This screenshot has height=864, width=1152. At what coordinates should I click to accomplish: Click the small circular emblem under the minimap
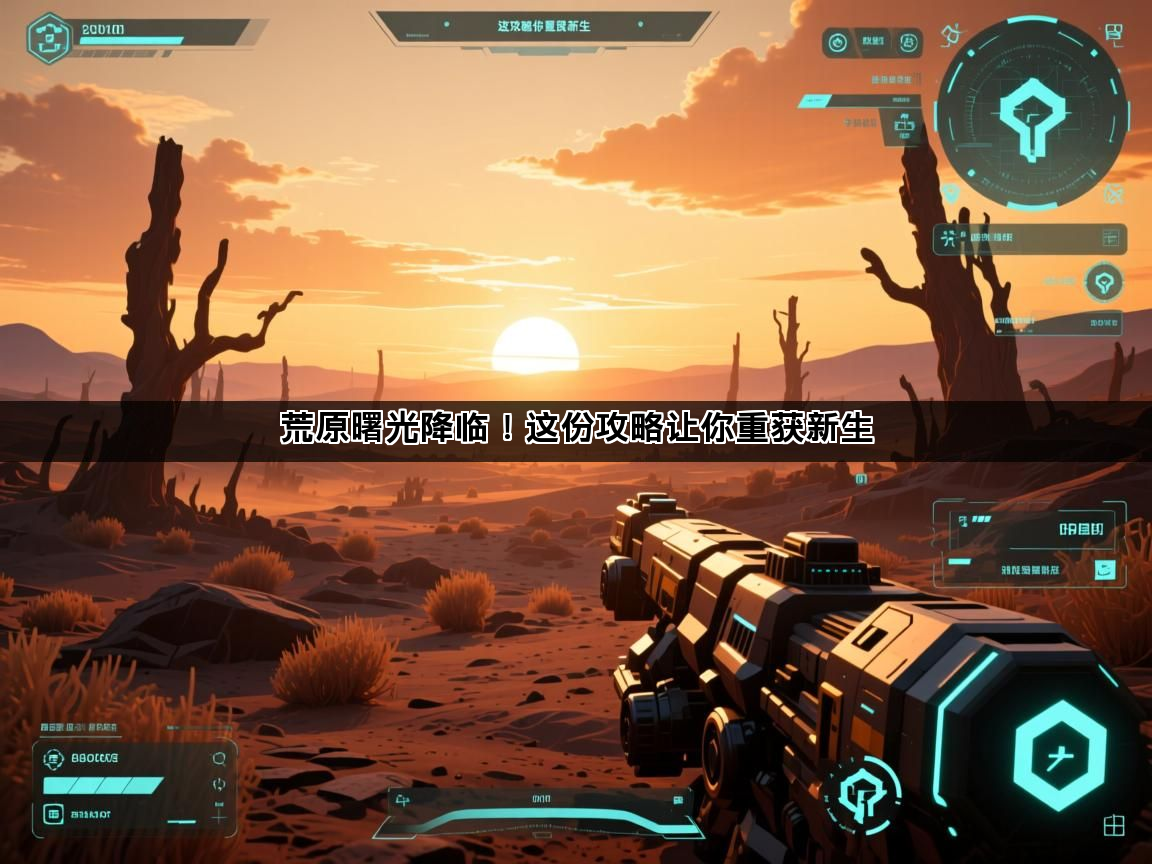(1104, 282)
